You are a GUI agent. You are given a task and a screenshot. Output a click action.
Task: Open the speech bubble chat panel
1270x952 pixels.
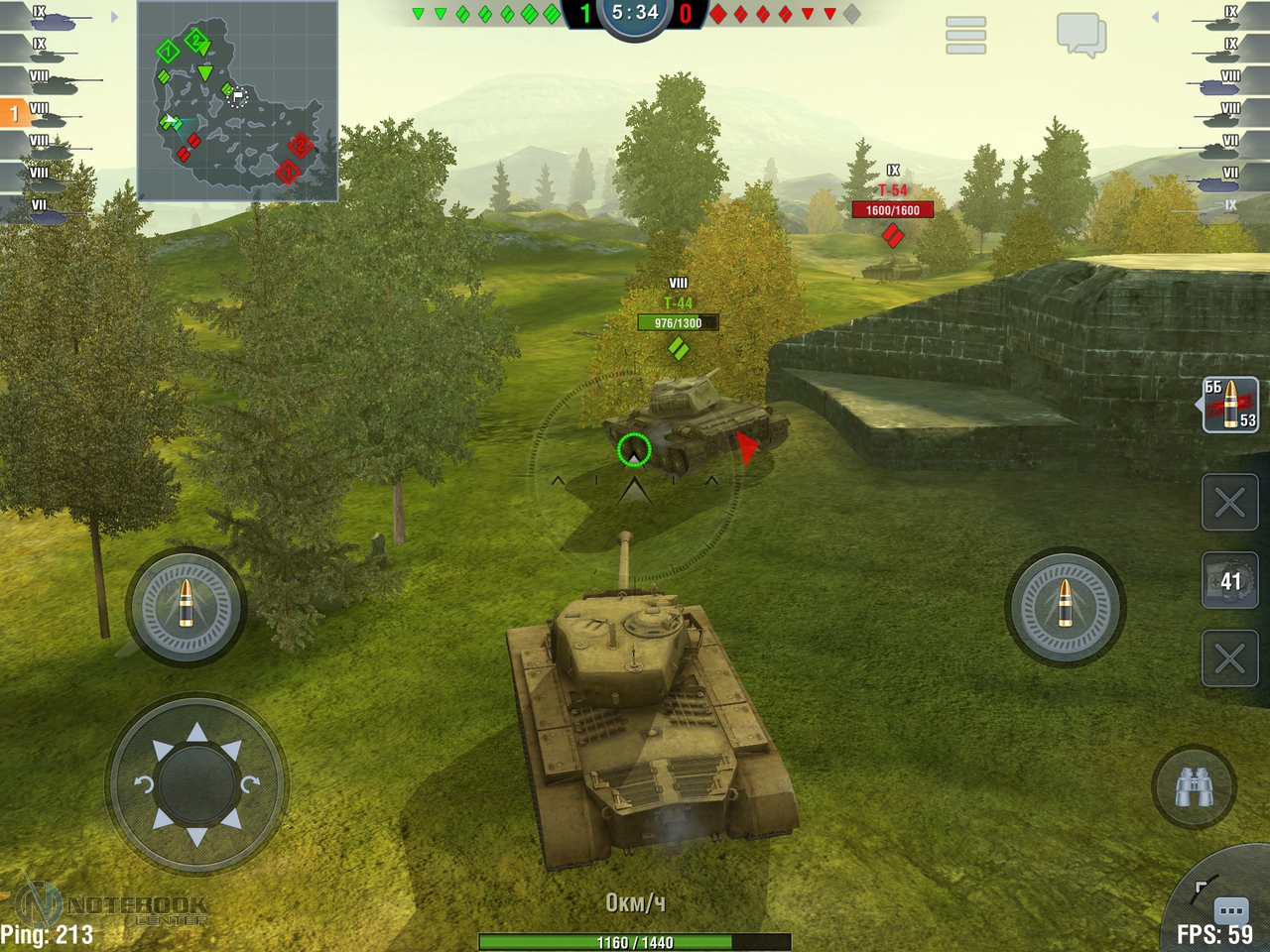tap(1080, 34)
